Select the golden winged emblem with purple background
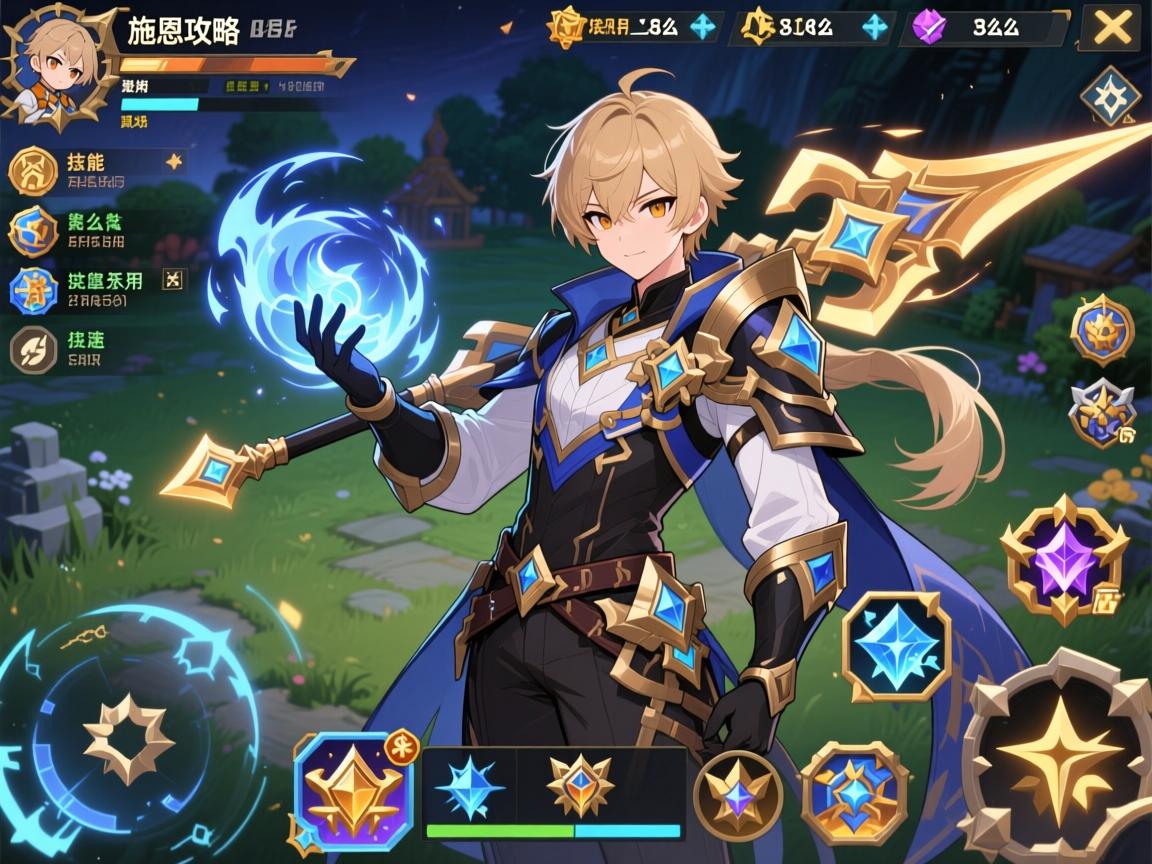Viewport: 1152px width, 864px height. (353, 791)
